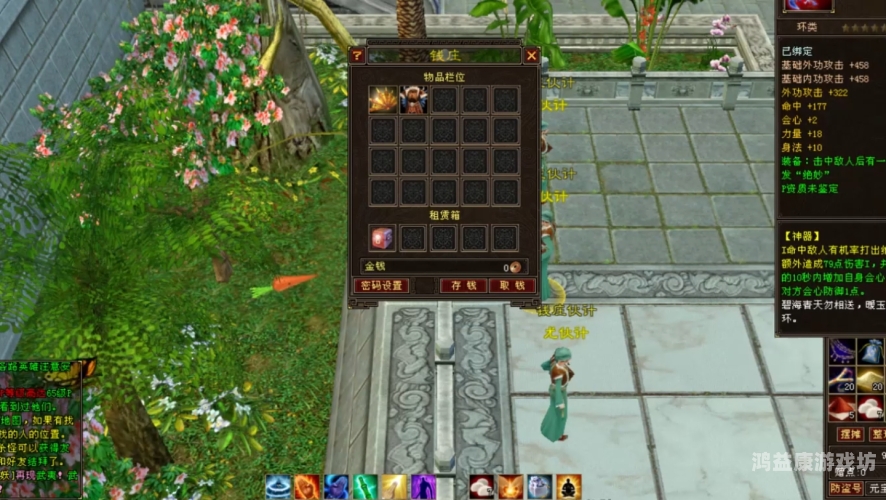This screenshot has height=500, width=886.
Task: Withdraw money with the 取钱 button
Action: pos(512,286)
